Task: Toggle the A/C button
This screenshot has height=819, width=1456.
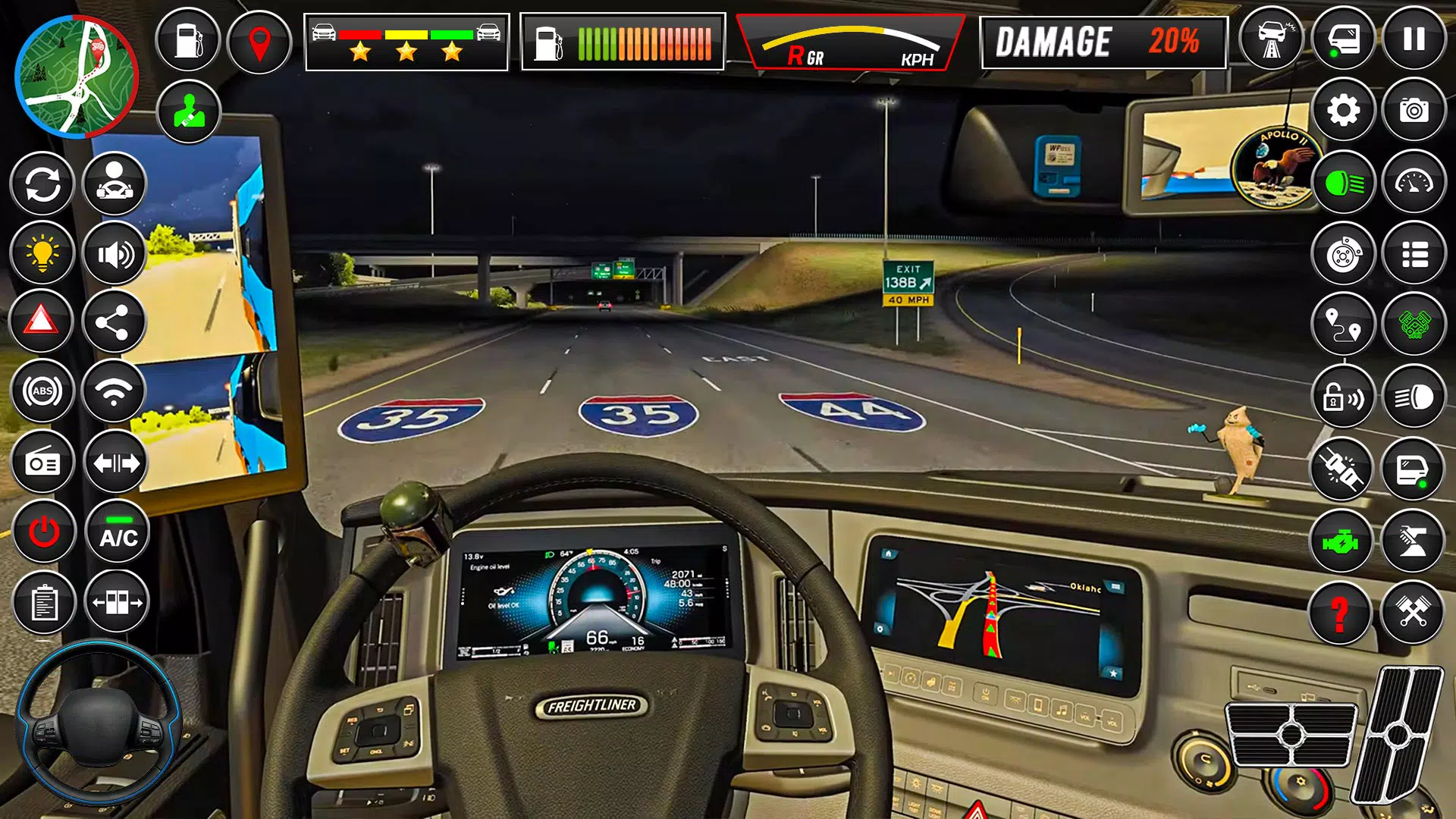Action: (x=118, y=532)
